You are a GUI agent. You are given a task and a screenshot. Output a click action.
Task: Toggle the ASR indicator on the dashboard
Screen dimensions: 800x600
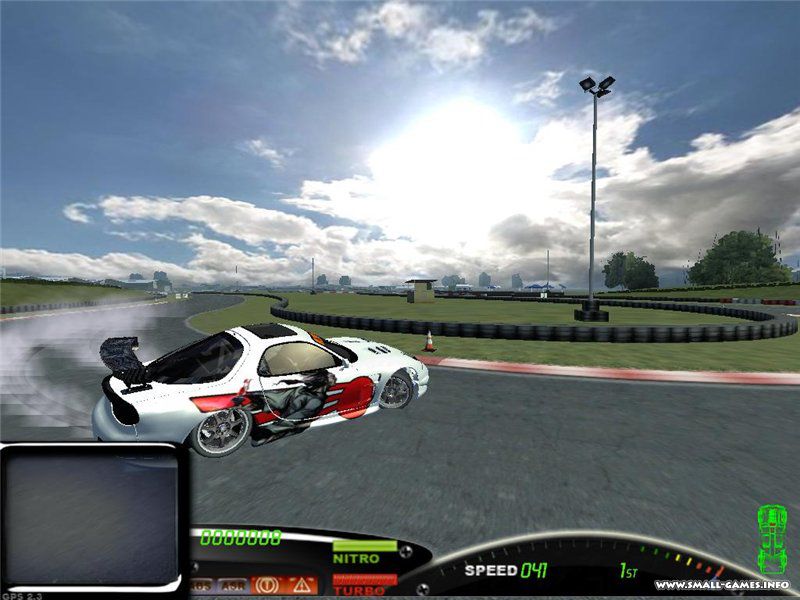tap(231, 585)
